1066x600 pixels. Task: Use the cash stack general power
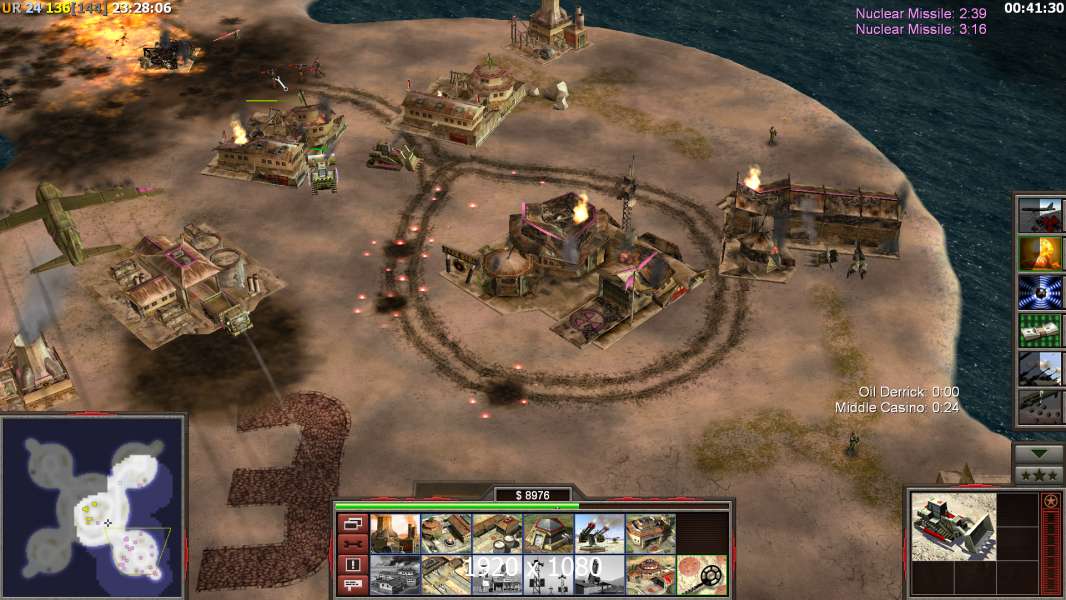1040,330
